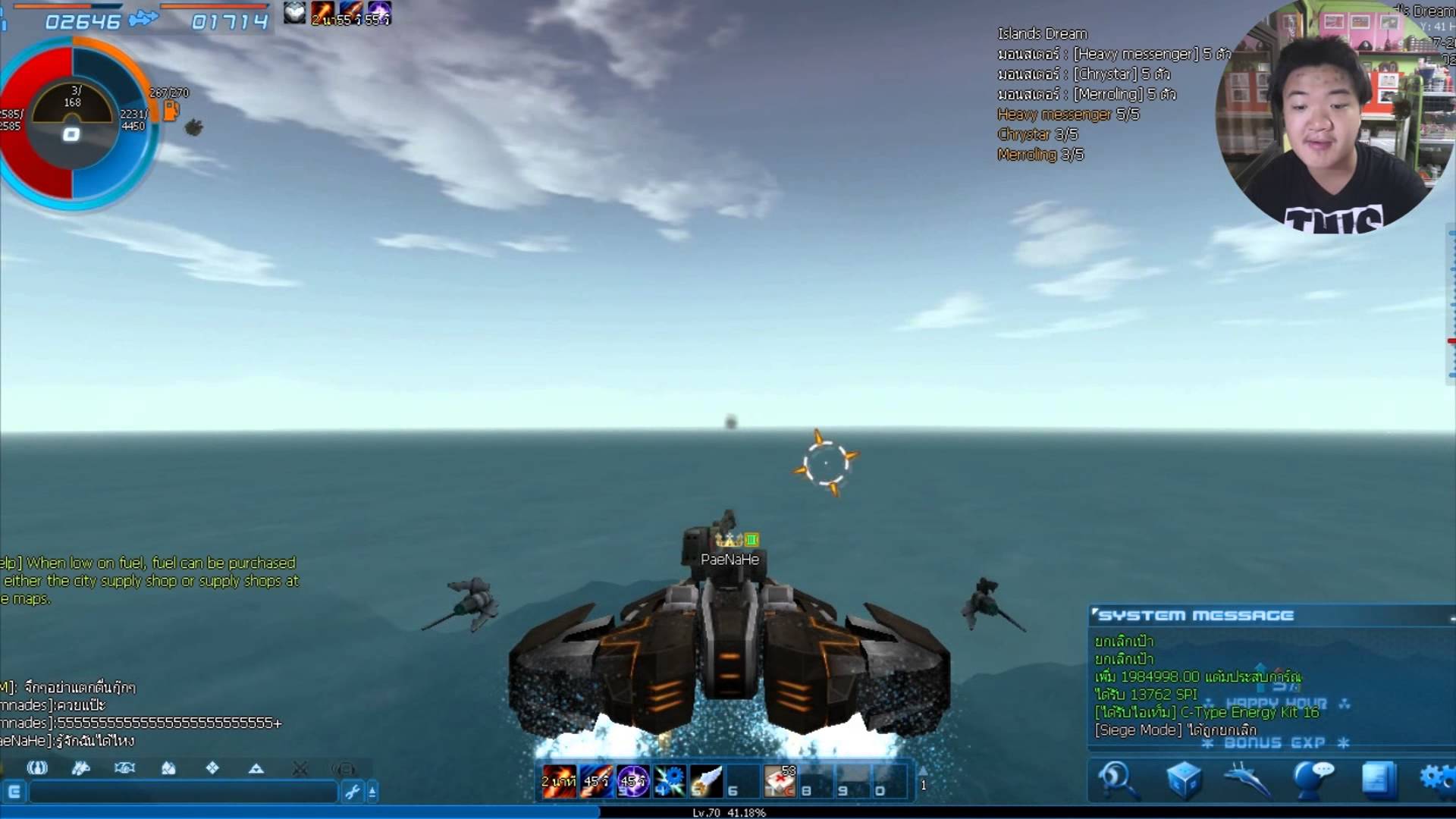This screenshot has width=1456, height=819.
Task: Select the handshake trade chat channel
Action: [x=124, y=768]
